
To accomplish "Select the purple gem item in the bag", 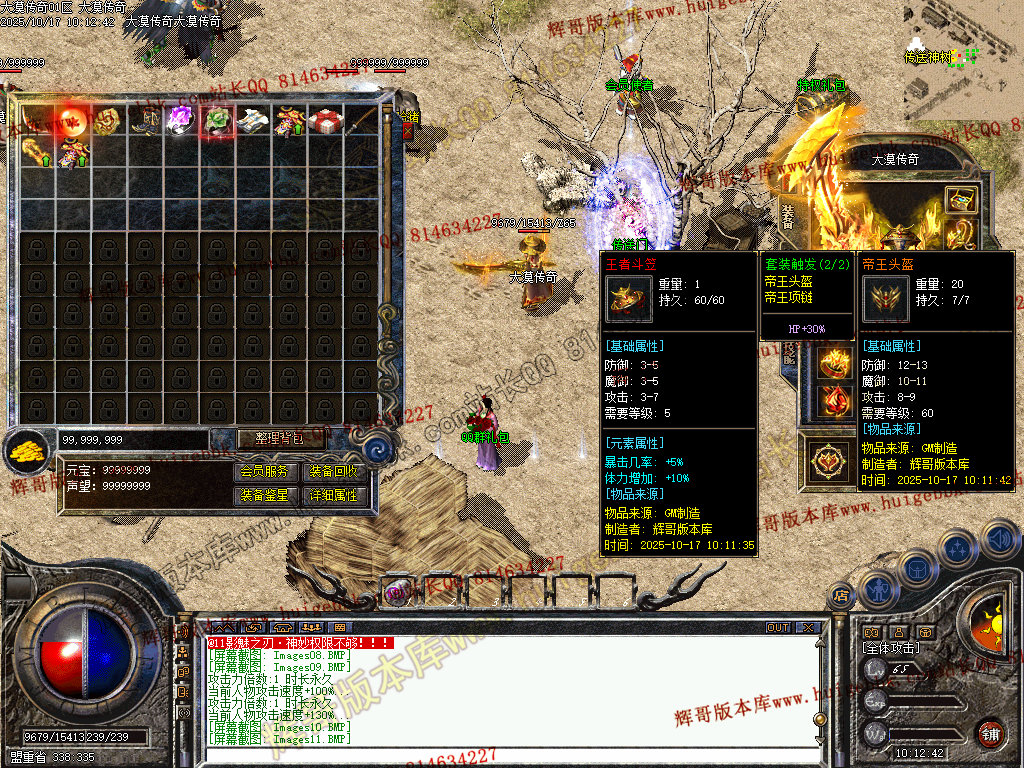I will pos(180,120).
